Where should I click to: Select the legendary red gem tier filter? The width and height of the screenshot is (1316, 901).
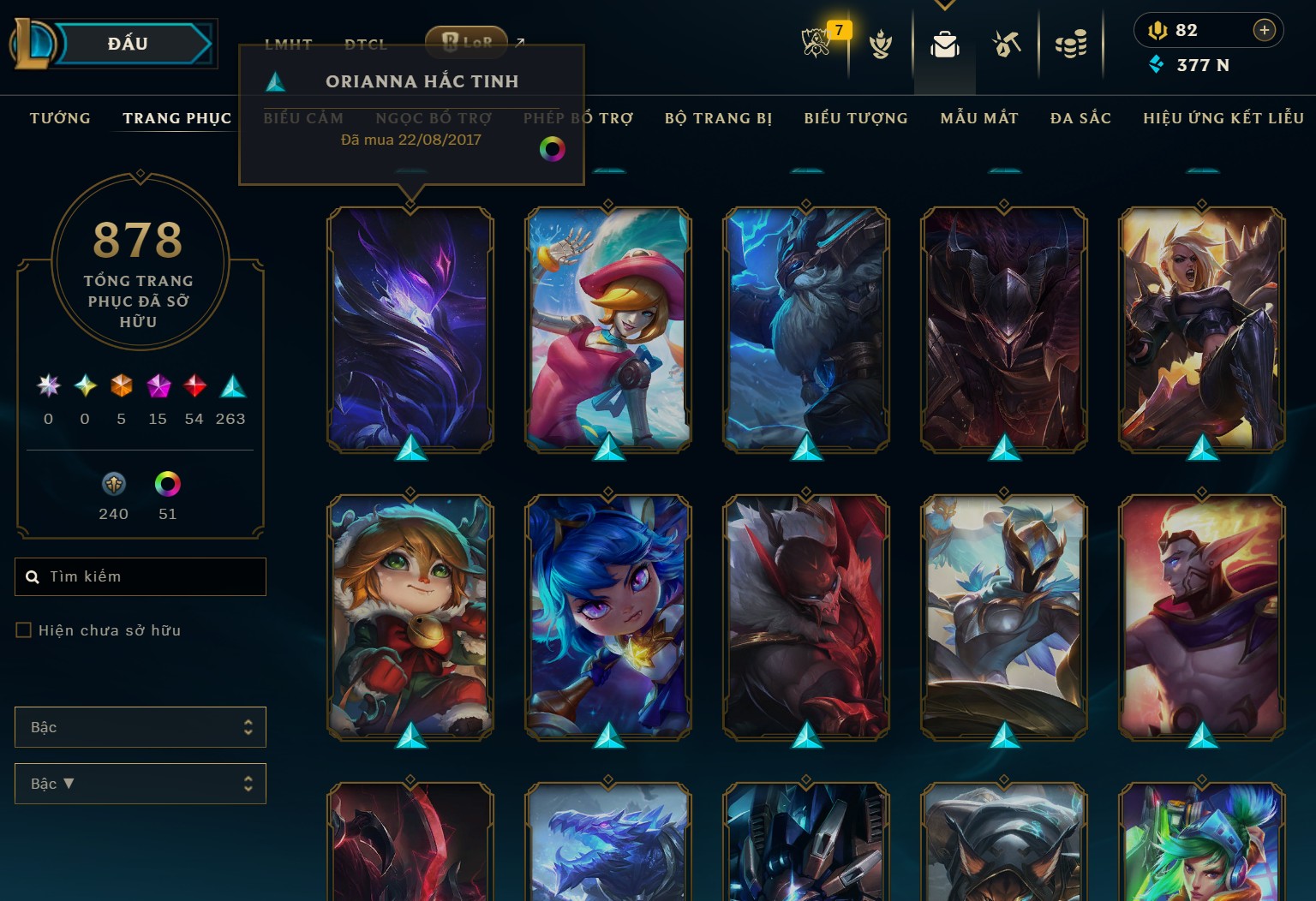(x=194, y=386)
